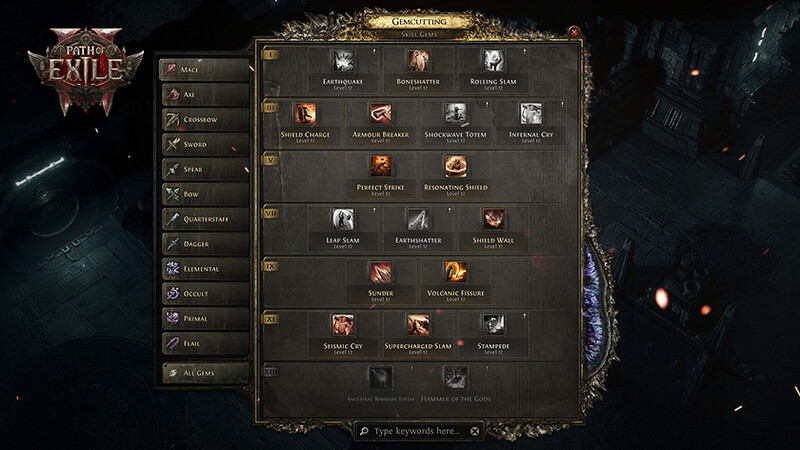Select the Leap Slam skill gem
Screen dimensions: 800x450
343,220
